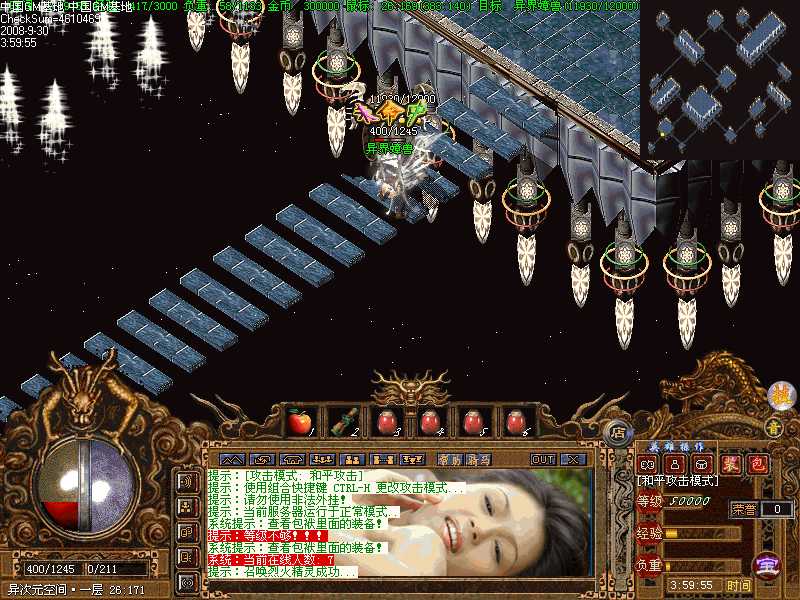Toggle sound with the 音 button
This screenshot has width=800, height=600.
point(773,427)
